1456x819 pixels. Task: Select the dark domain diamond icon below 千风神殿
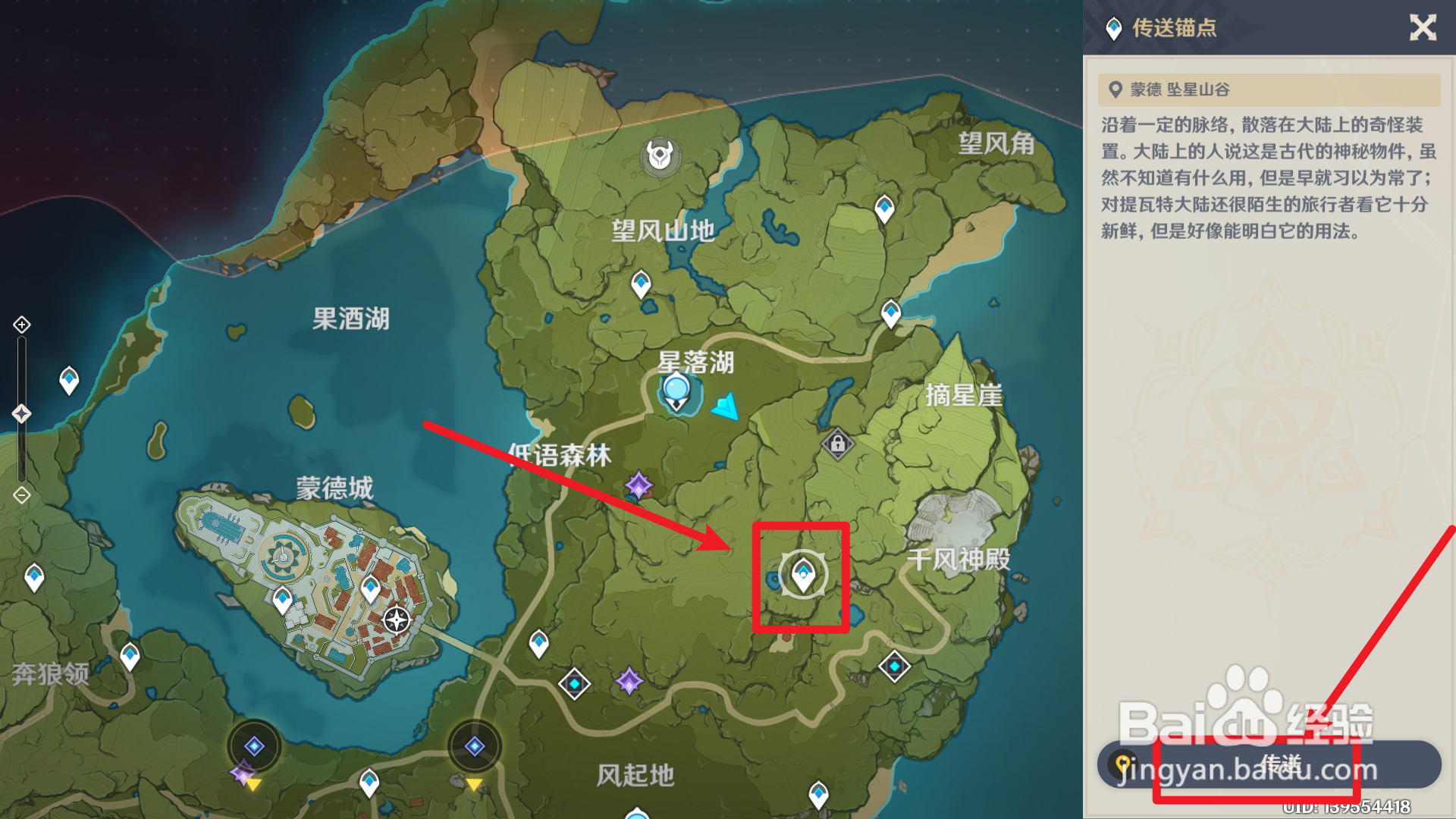[x=896, y=665]
